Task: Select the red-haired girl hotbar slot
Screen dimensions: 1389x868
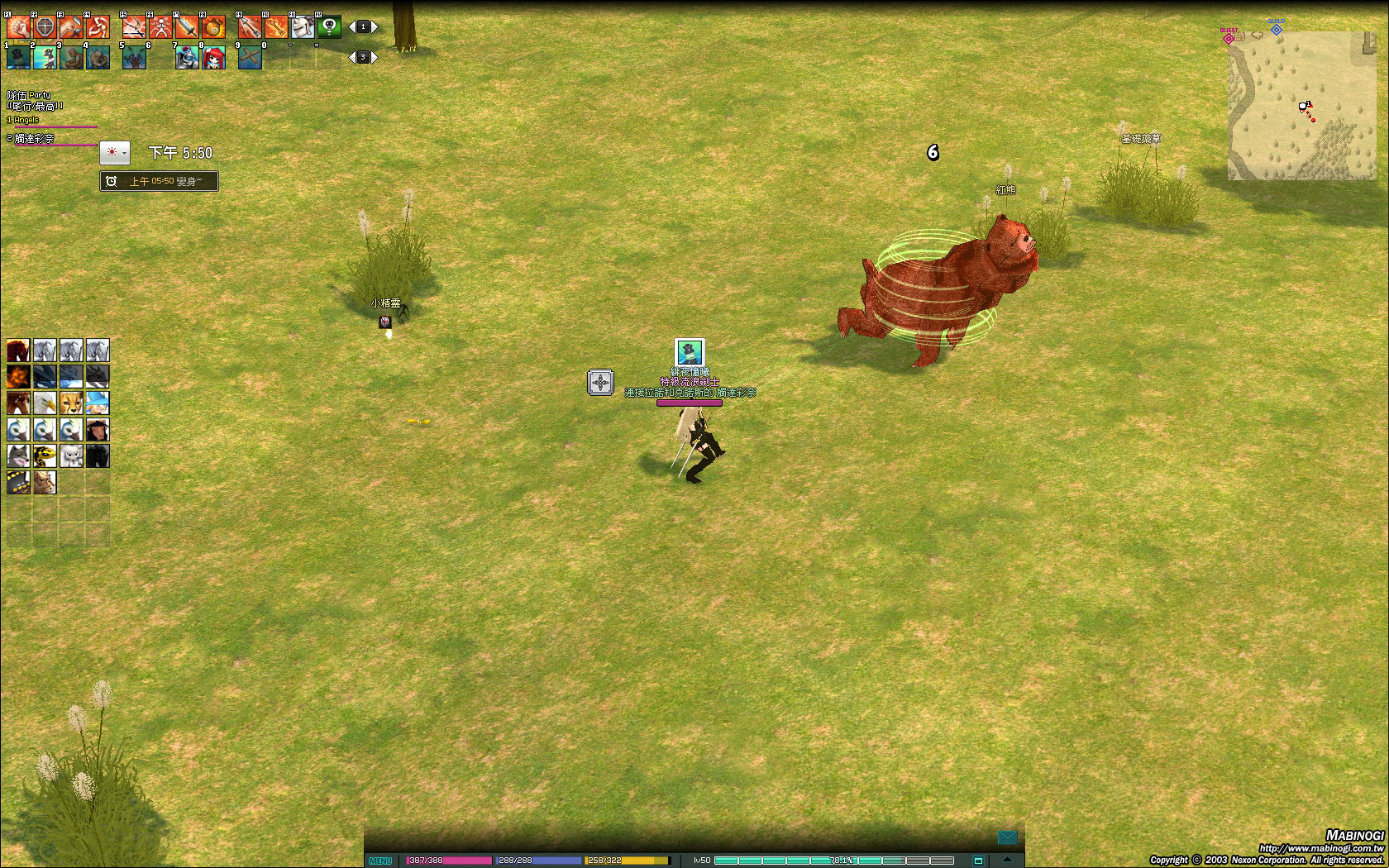Action: 213,57
